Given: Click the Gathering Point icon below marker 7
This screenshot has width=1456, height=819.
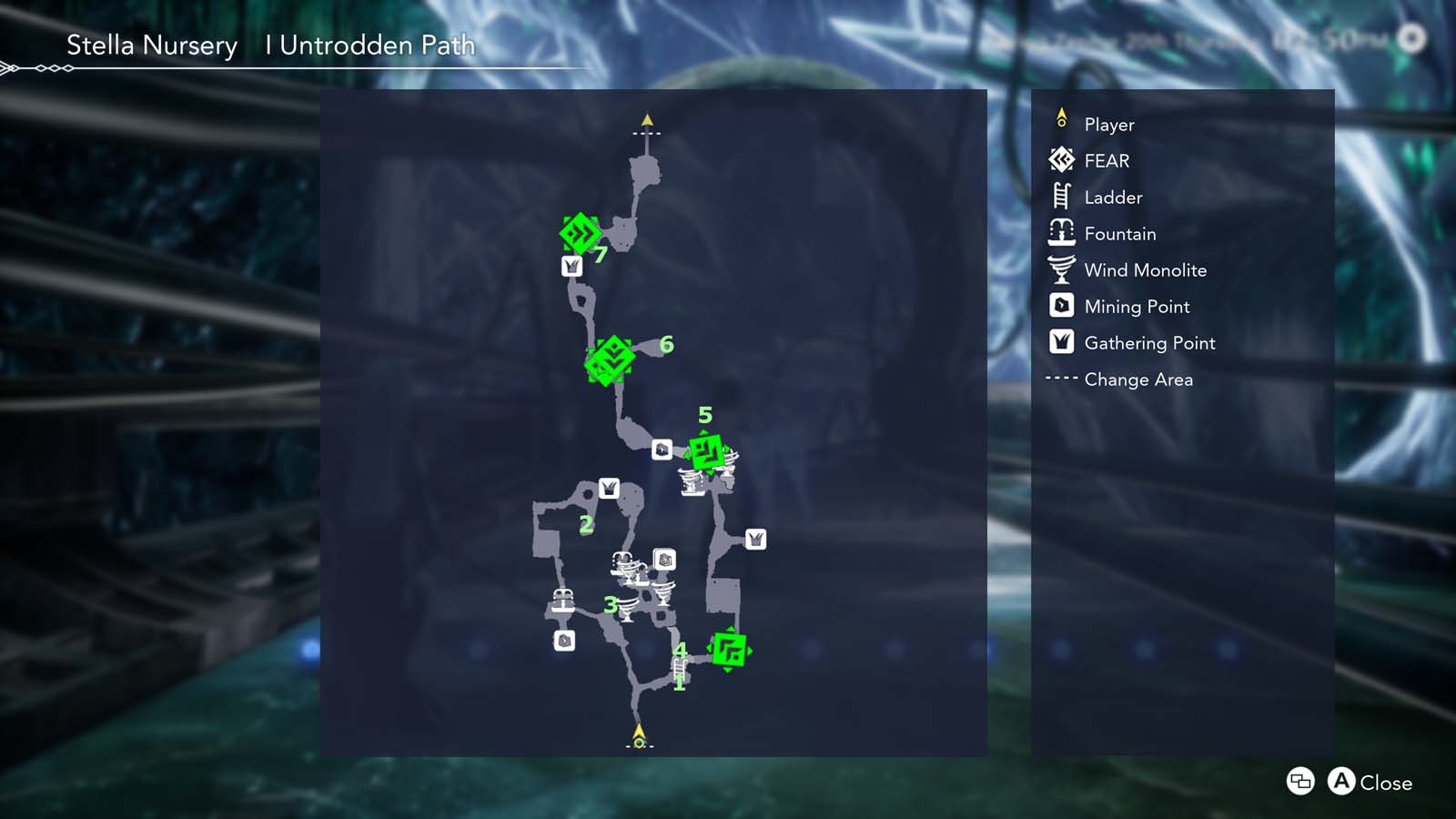Looking at the screenshot, I should click(x=571, y=268).
